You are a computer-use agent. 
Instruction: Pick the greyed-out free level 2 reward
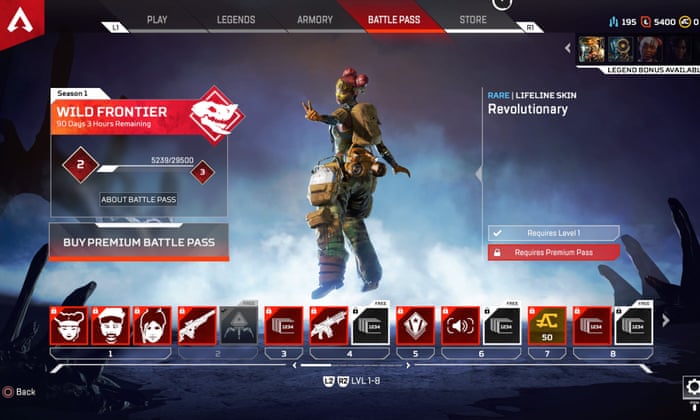coord(238,326)
